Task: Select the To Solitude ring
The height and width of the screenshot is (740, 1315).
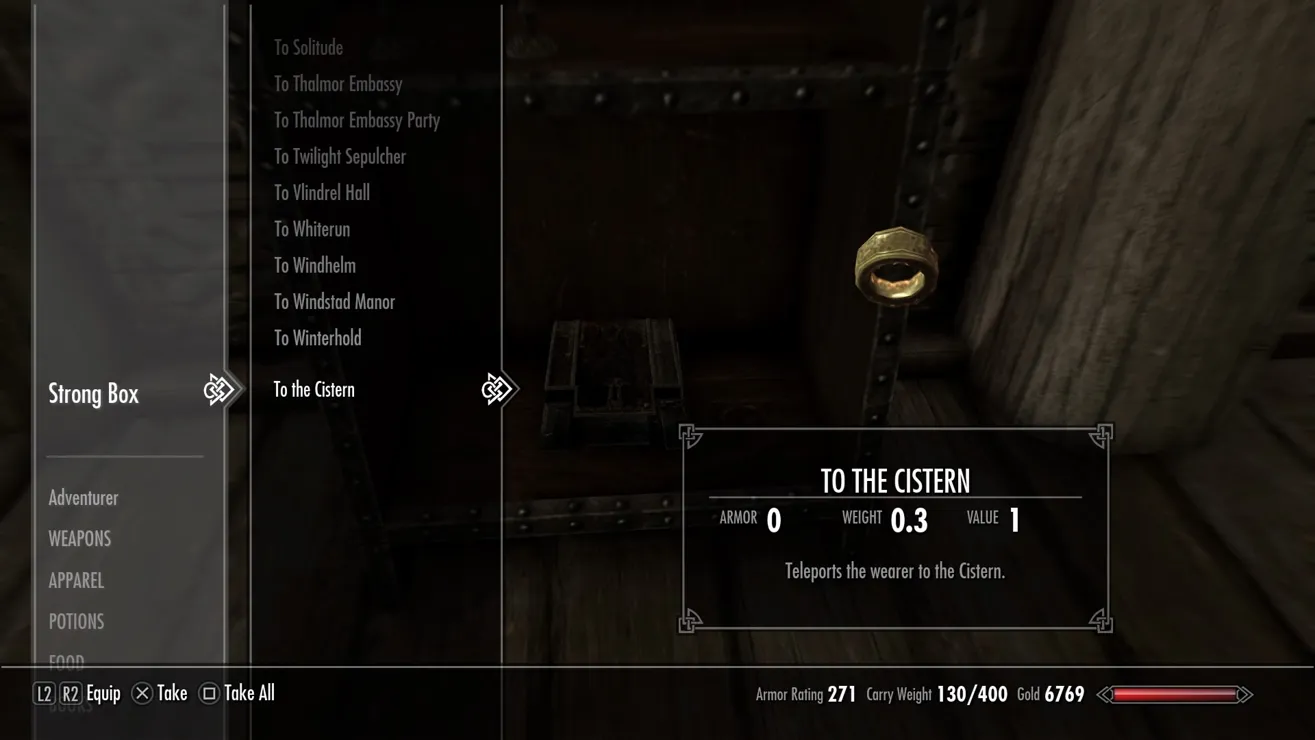Action: 308,48
